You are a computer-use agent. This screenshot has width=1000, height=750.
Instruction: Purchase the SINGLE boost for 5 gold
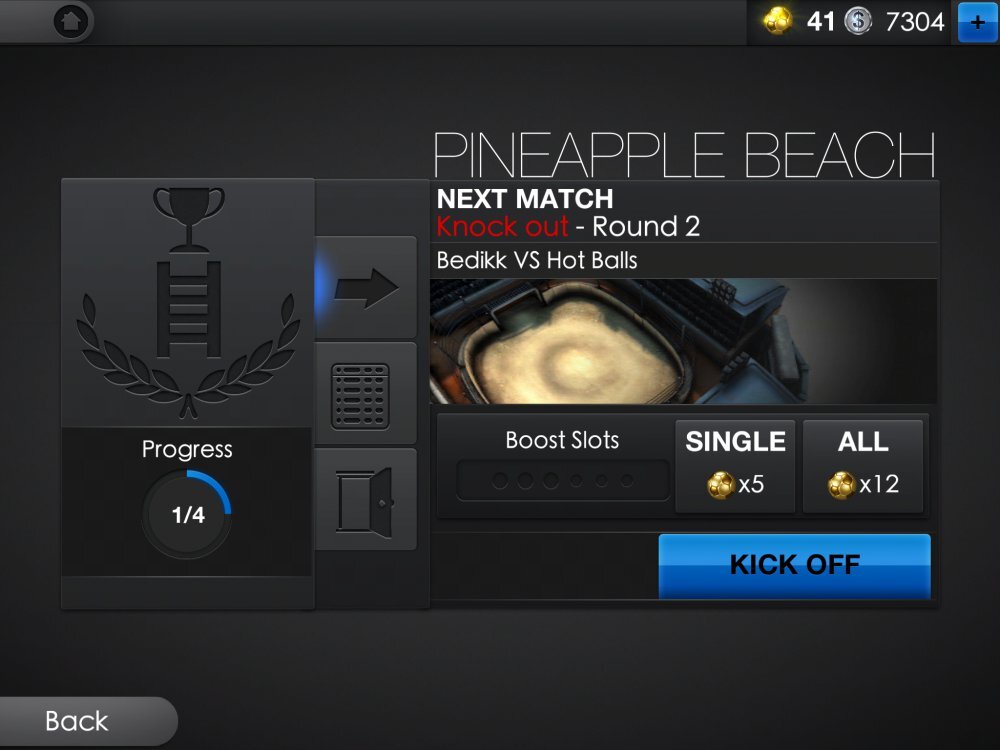735,466
